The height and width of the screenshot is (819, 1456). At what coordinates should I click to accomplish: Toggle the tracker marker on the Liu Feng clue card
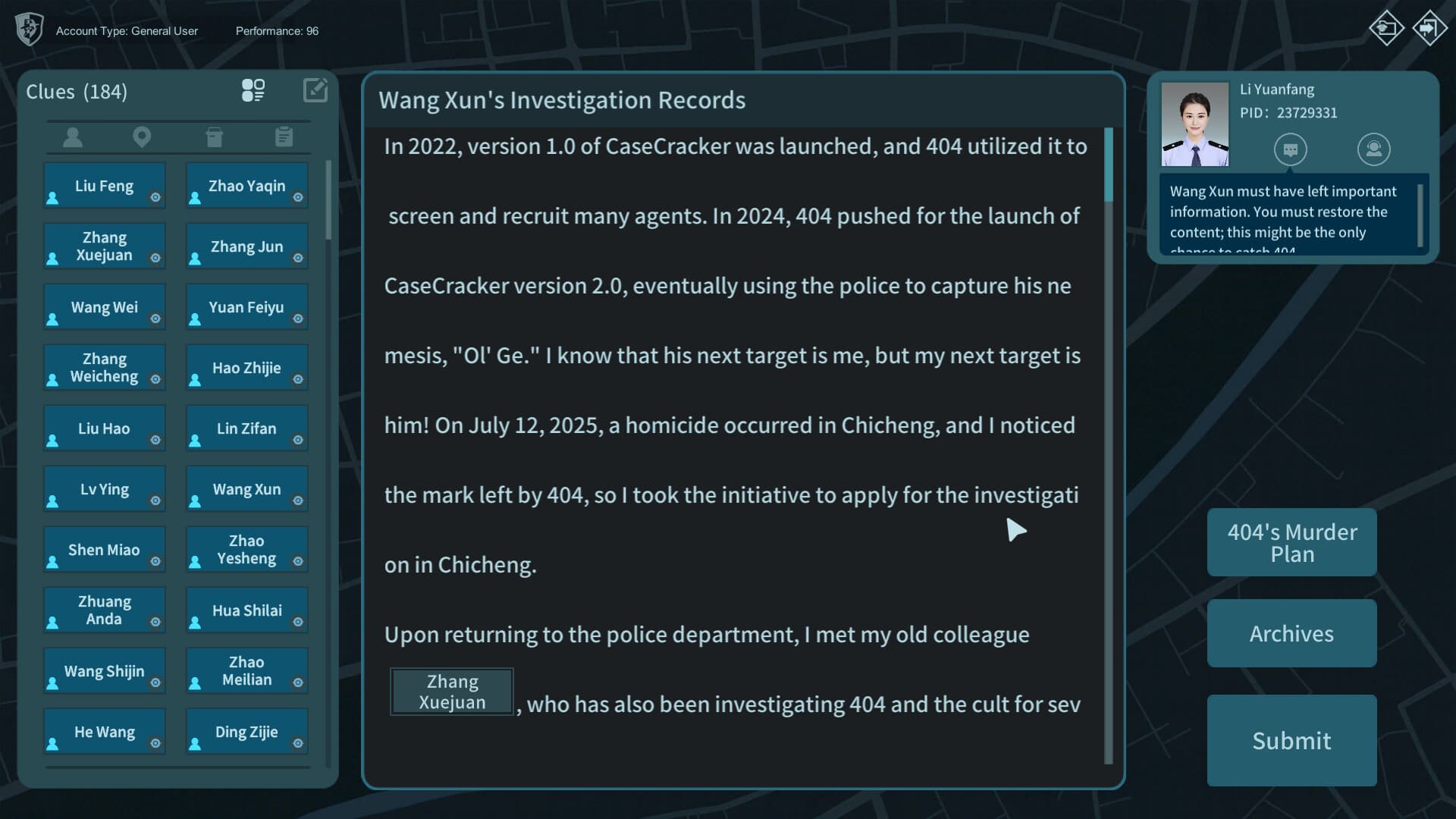(155, 199)
